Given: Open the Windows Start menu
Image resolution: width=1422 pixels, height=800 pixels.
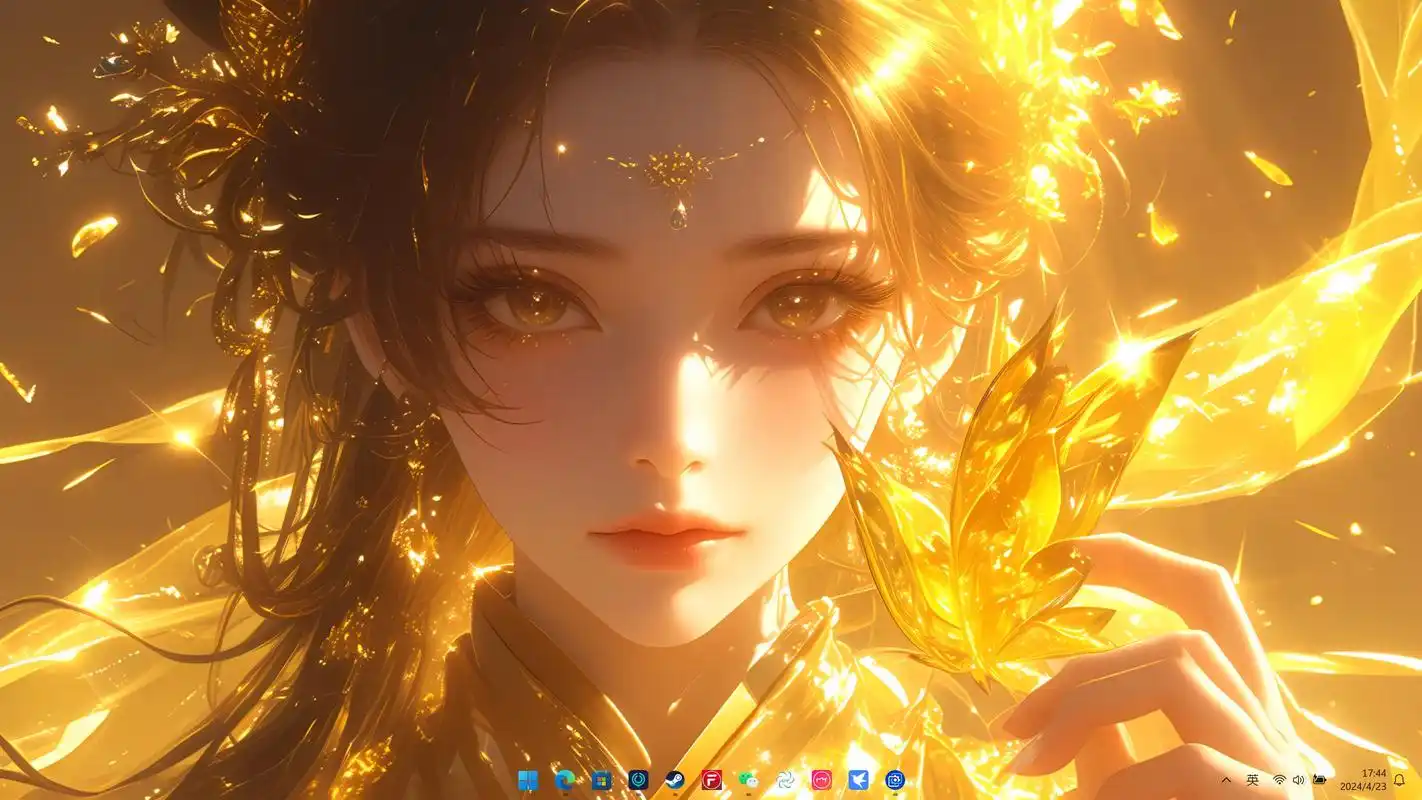Looking at the screenshot, I should tap(528, 782).
